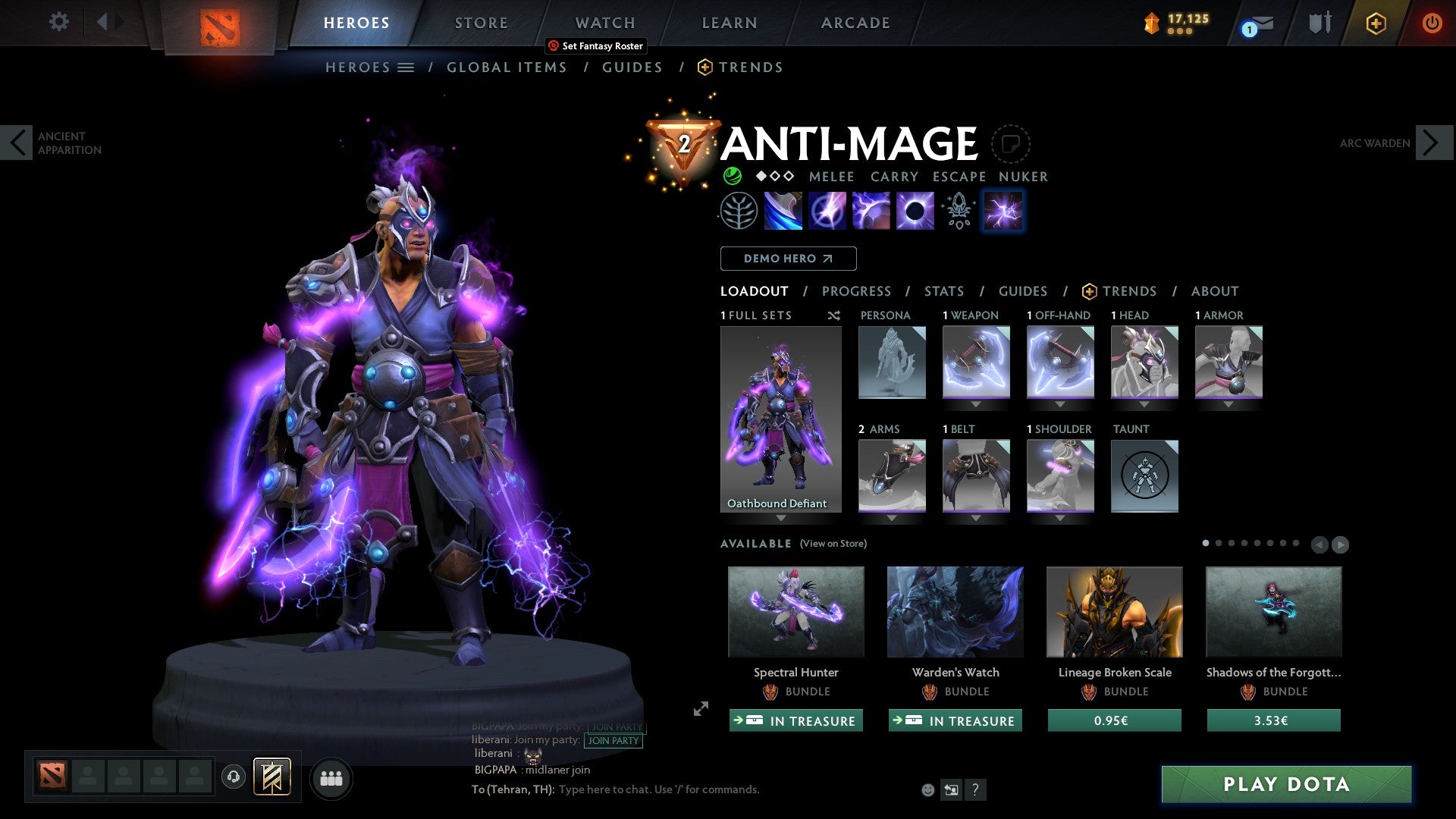Open the Arcade menu
This screenshot has height=819, width=1456.
click(855, 23)
